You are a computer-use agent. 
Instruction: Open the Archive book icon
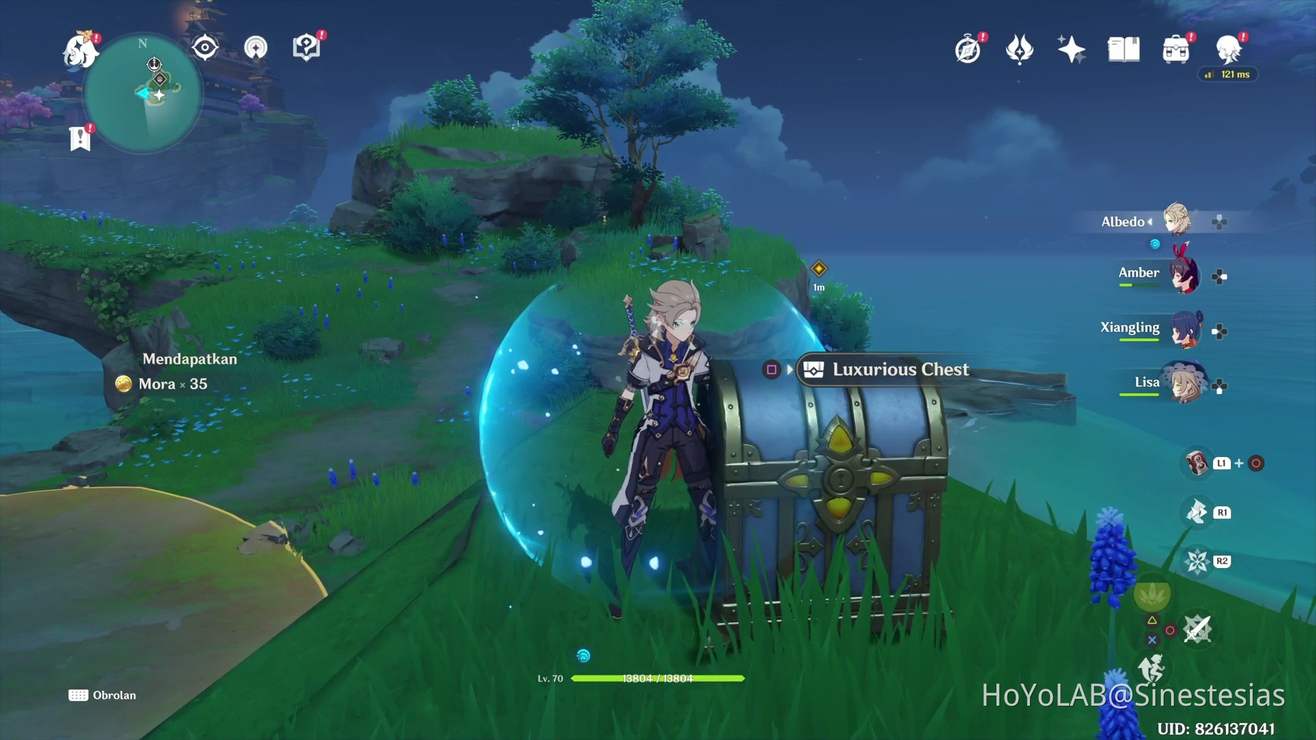click(1122, 48)
